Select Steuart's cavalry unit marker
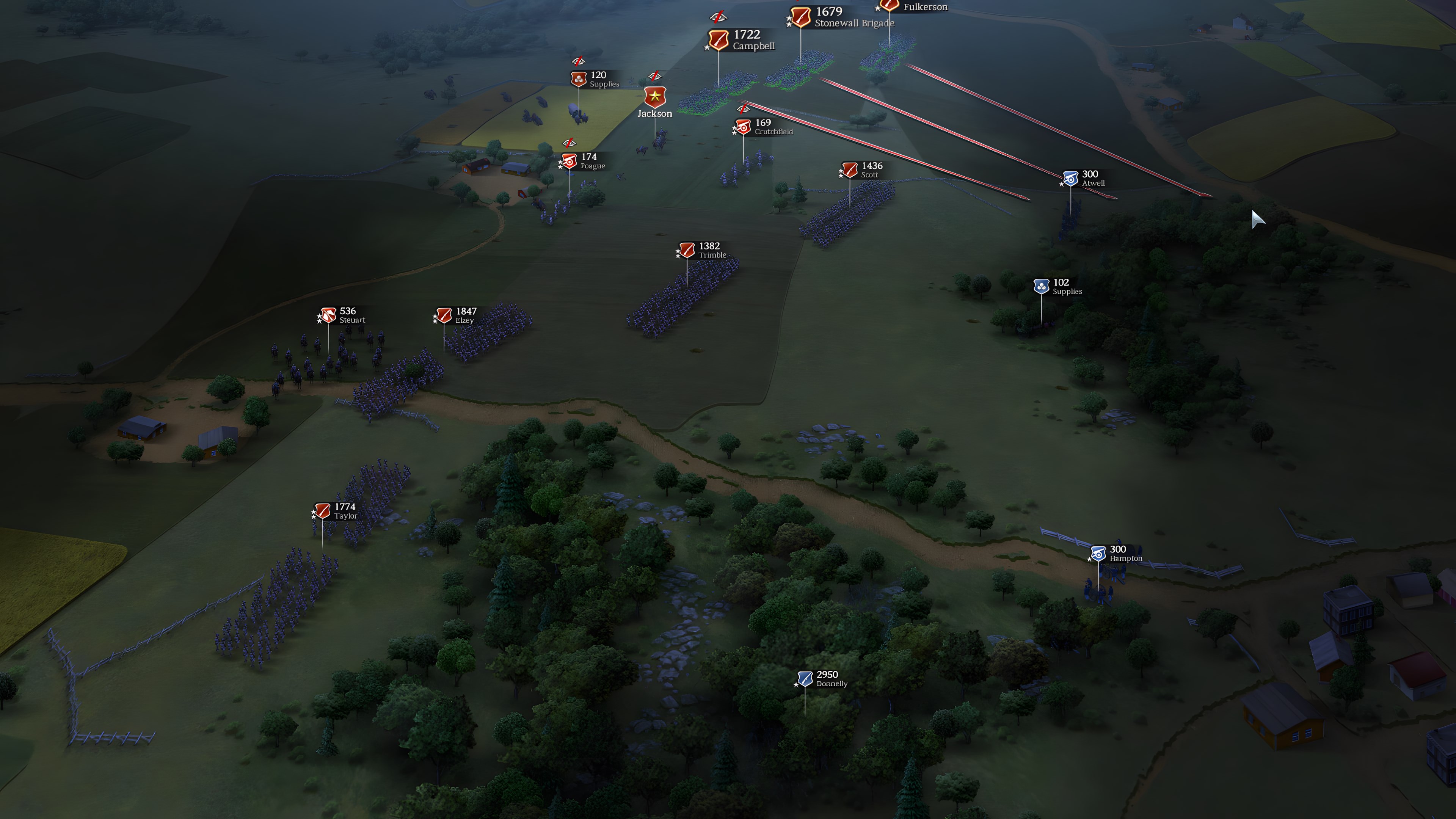 328,315
